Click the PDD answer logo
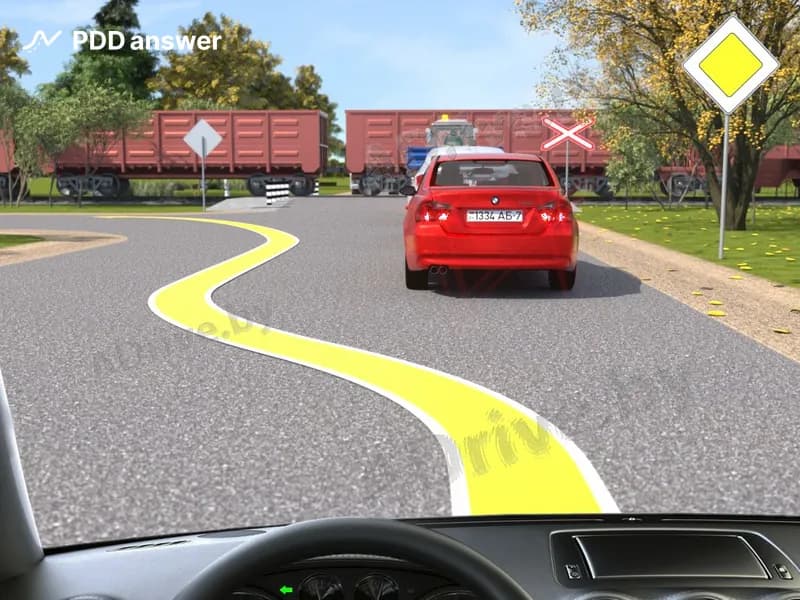The height and width of the screenshot is (600, 800). 122,41
